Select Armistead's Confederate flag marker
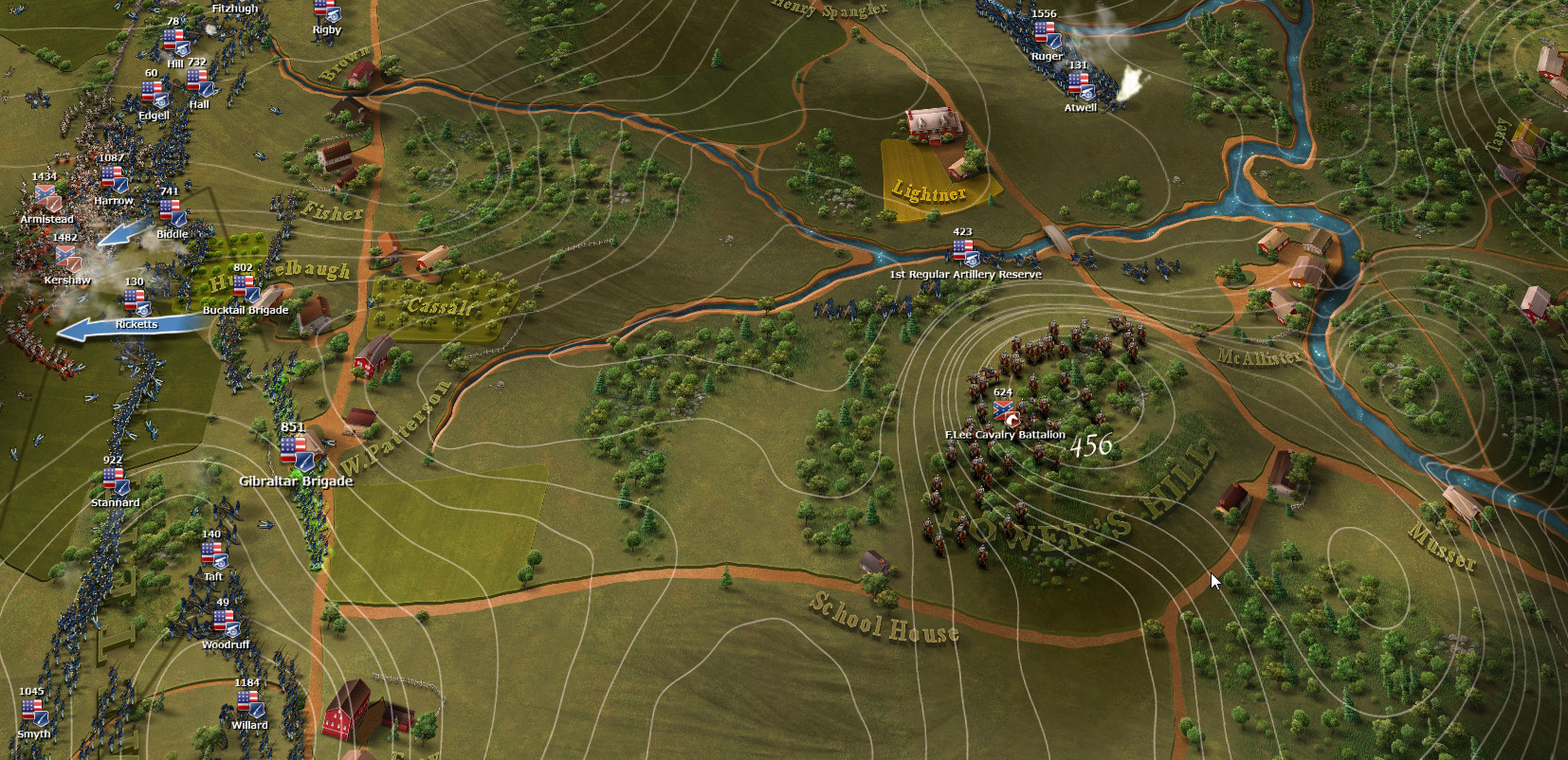This screenshot has height=760, width=1568. click(46, 197)
